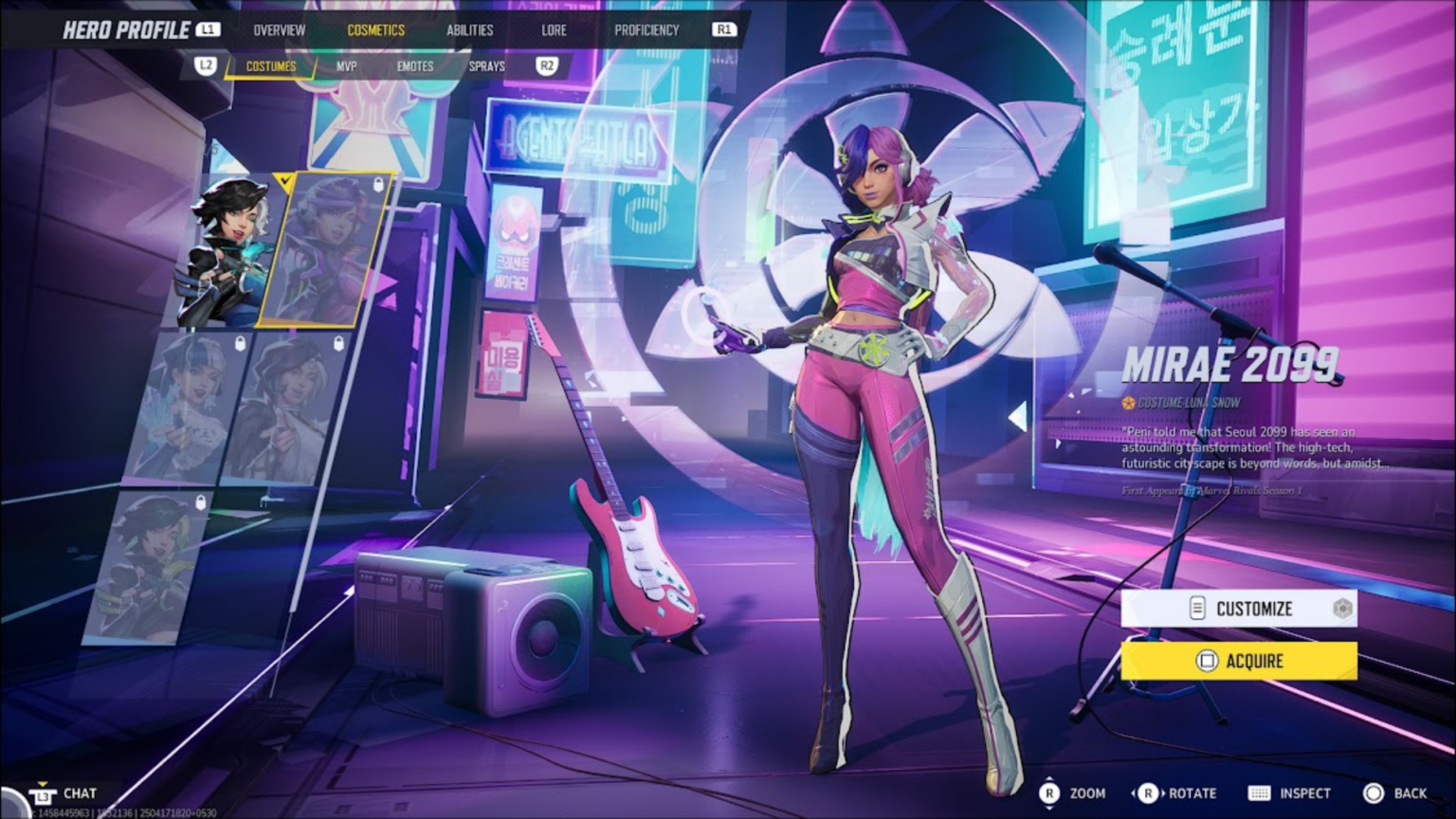Select the MVP sub-tab
The width and height of the screenshot is (1456, 819).
coord(348,66)
